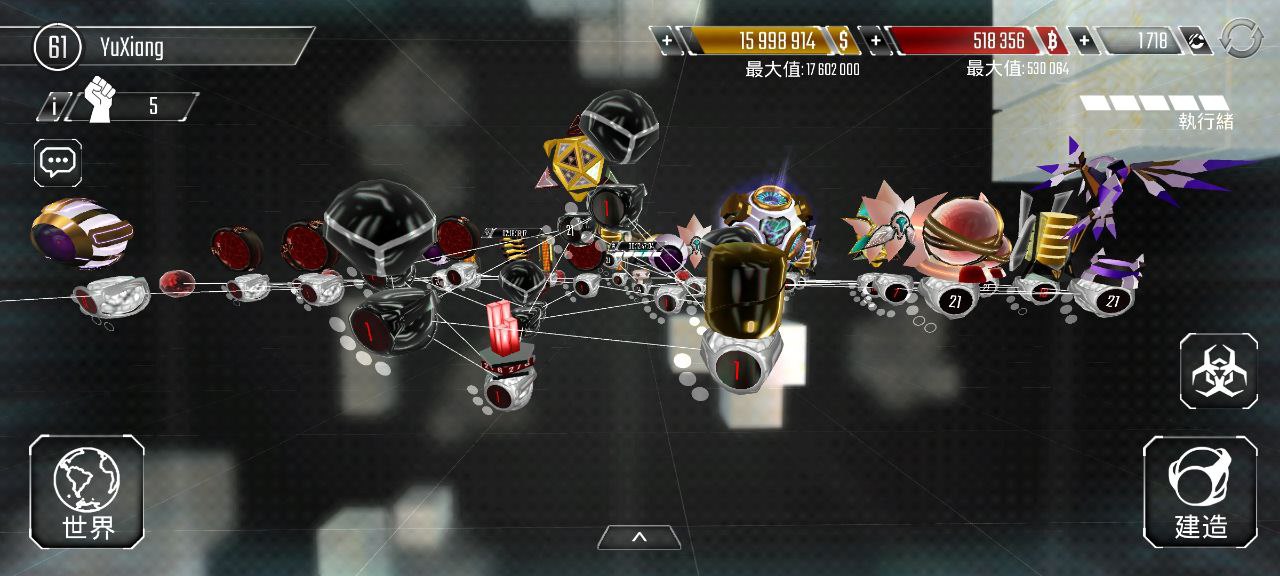This screenshot has width=1280, height=576.
Task: Add more bitcoin with plus button
Action: tap(875, 41)
